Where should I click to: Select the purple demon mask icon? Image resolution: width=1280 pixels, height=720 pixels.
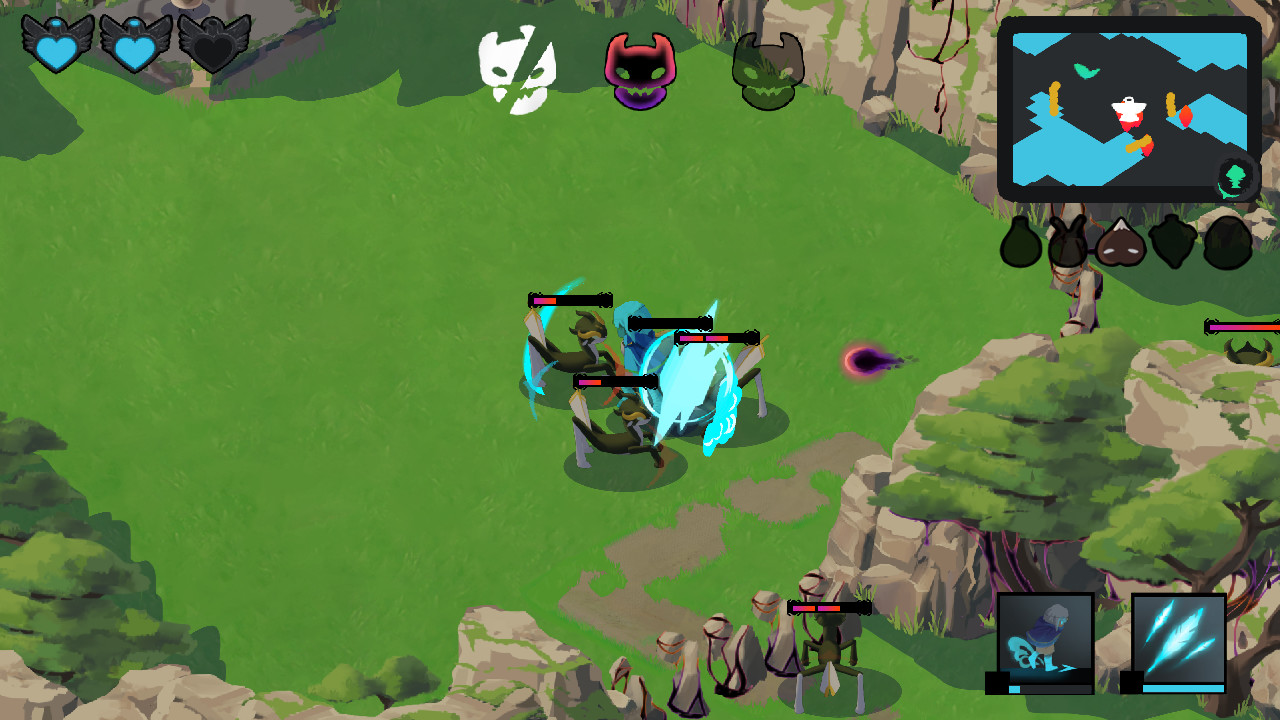click(x=640, y=67)
